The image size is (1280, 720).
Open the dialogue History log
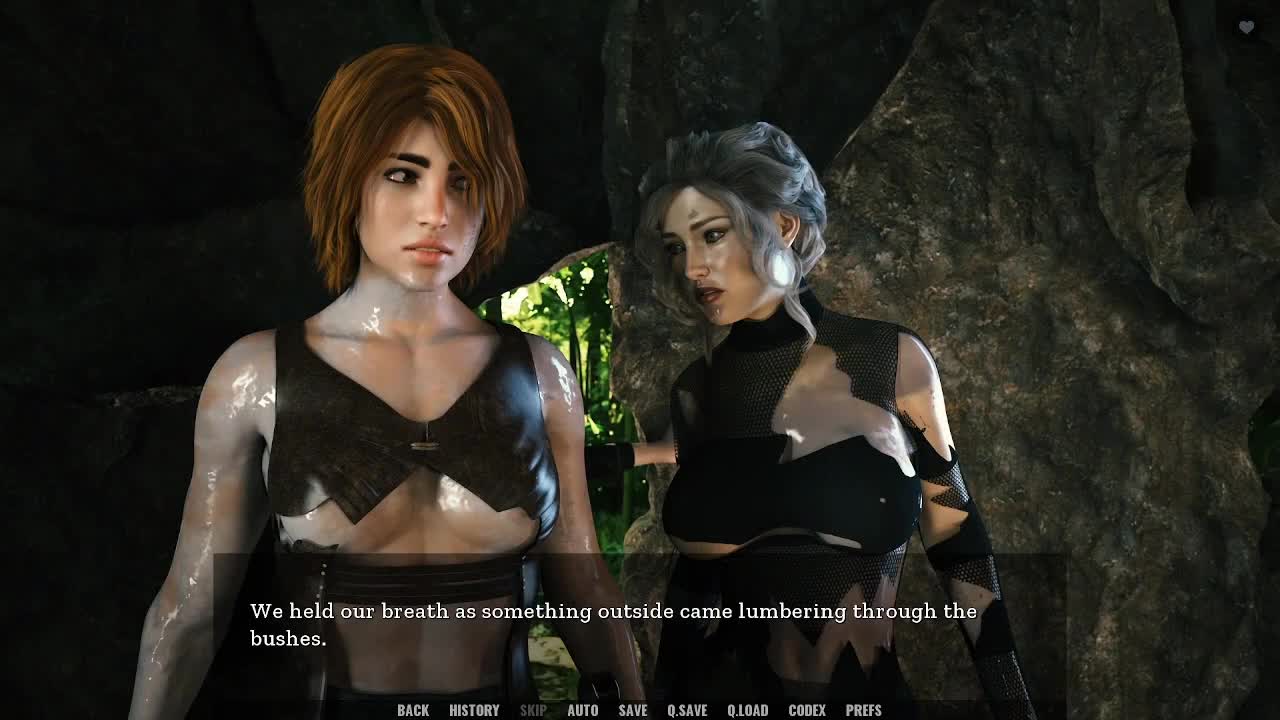point(474,710)
